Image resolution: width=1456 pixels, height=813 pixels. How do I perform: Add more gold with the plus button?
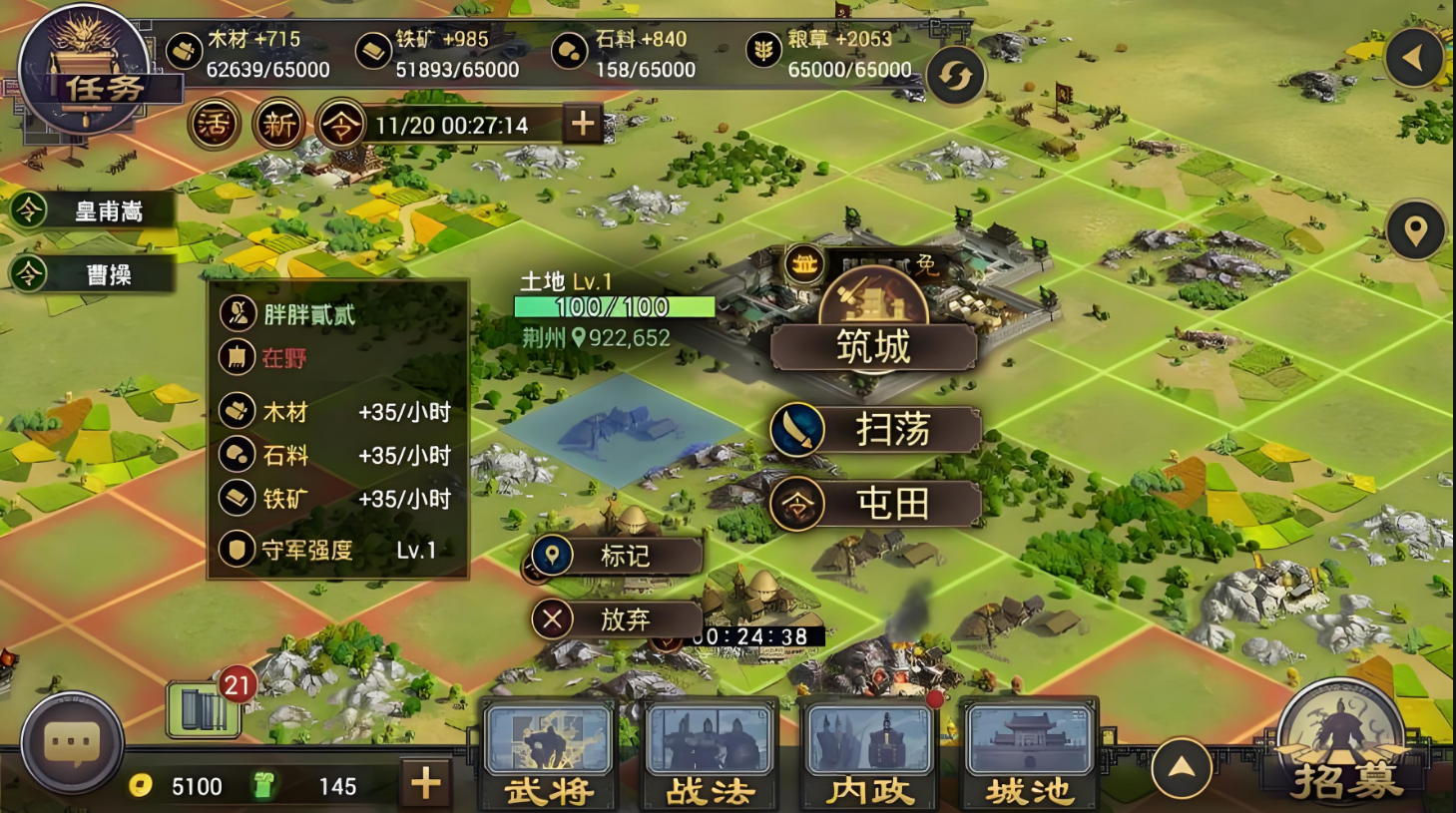tap(426, 784)
